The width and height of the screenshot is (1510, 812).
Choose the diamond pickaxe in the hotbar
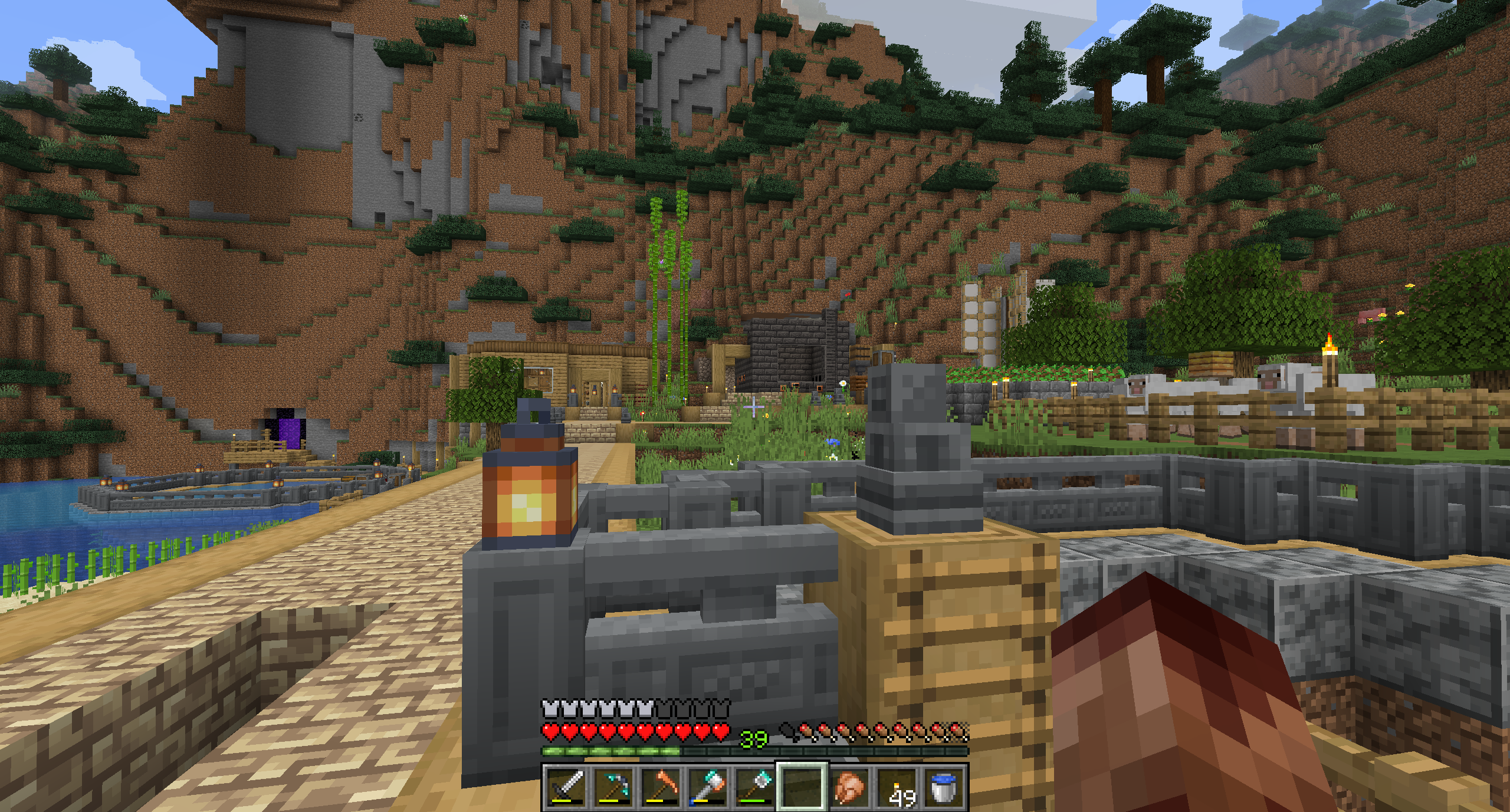(x=613, y=787)
